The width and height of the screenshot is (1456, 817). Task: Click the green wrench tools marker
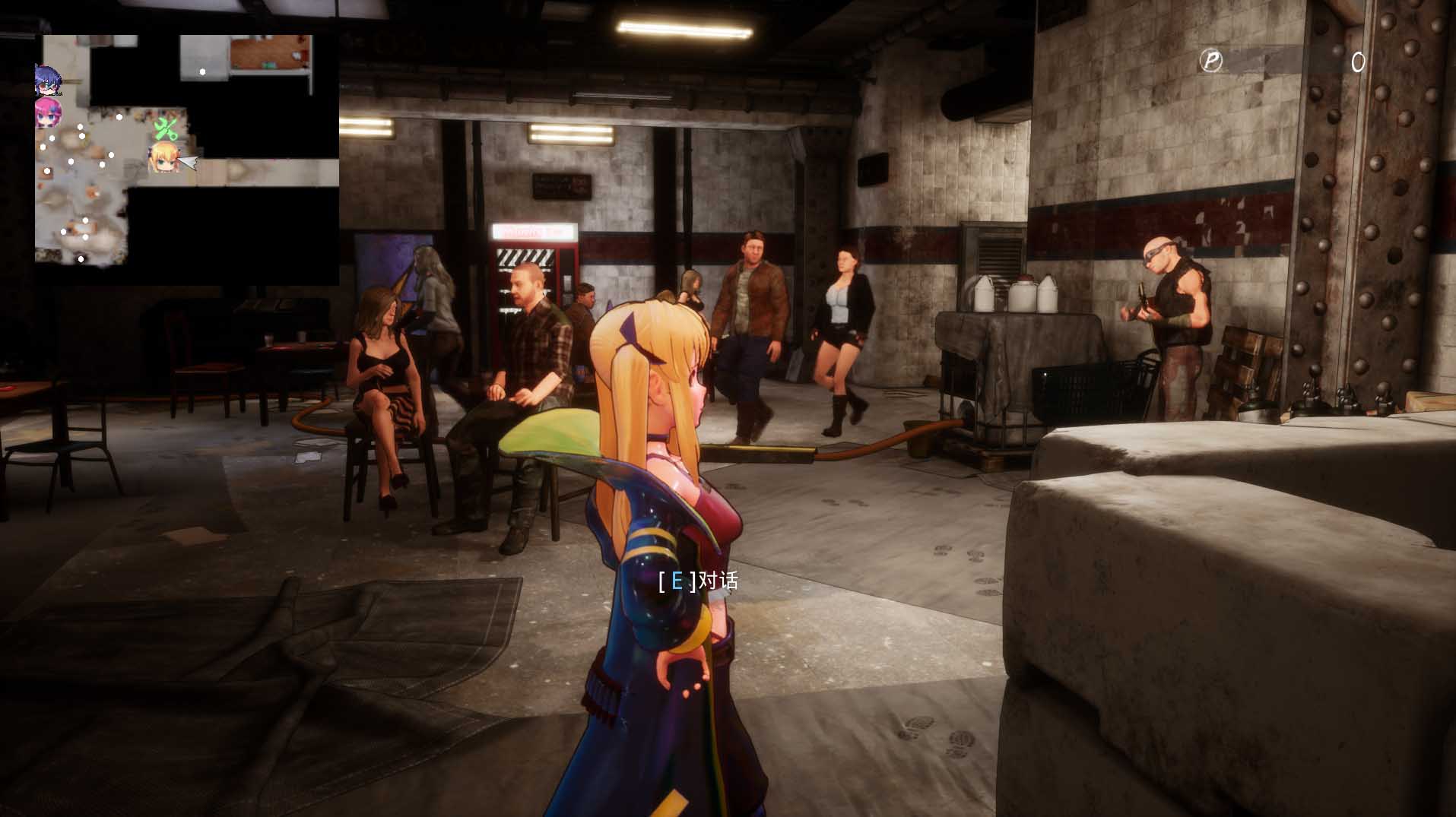[x=166, y=128]
